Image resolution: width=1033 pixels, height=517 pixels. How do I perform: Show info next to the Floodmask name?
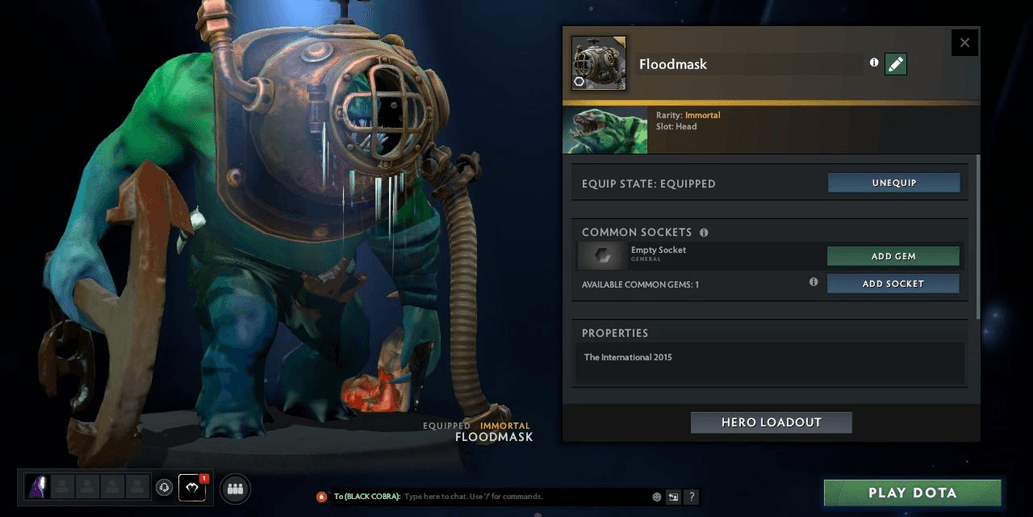874,63
